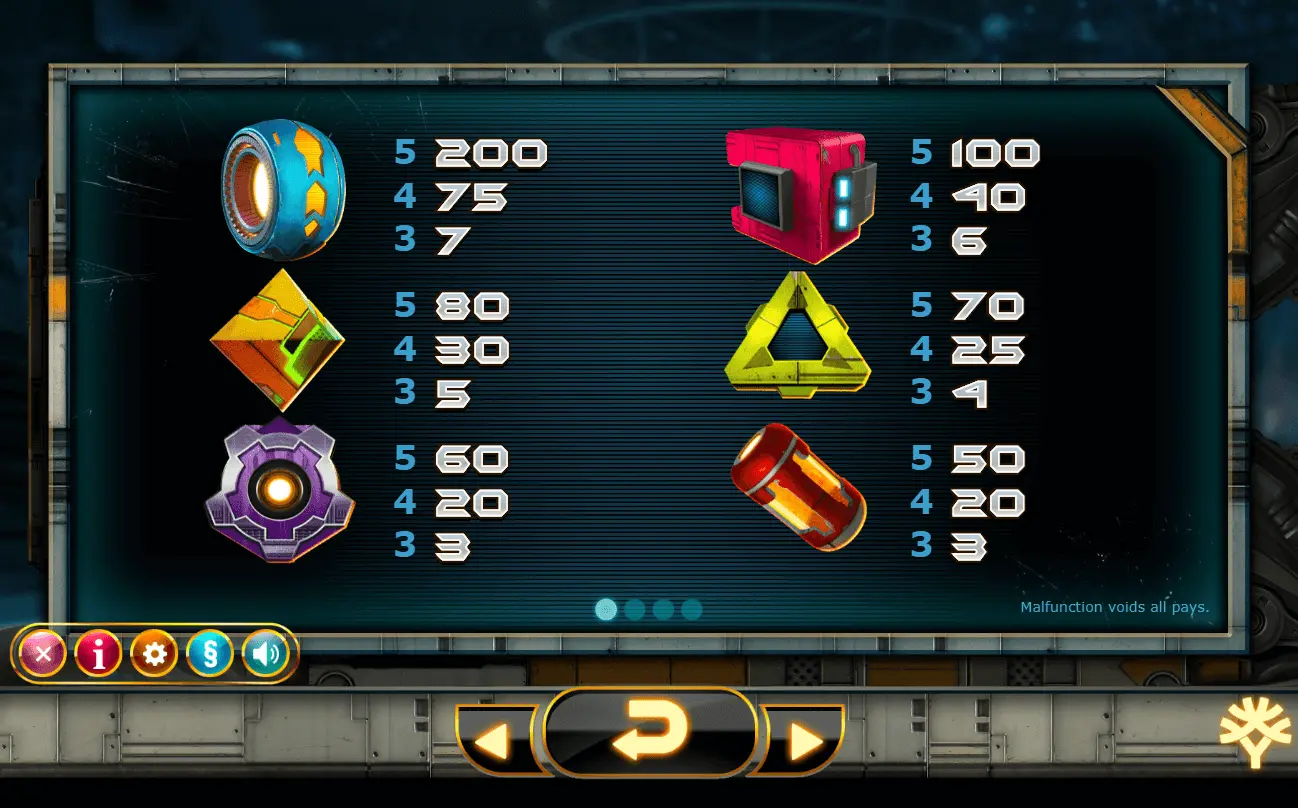1298x808 pixels.
Task: Open settings with the orange gear icon
Action: tap(154, 655)
